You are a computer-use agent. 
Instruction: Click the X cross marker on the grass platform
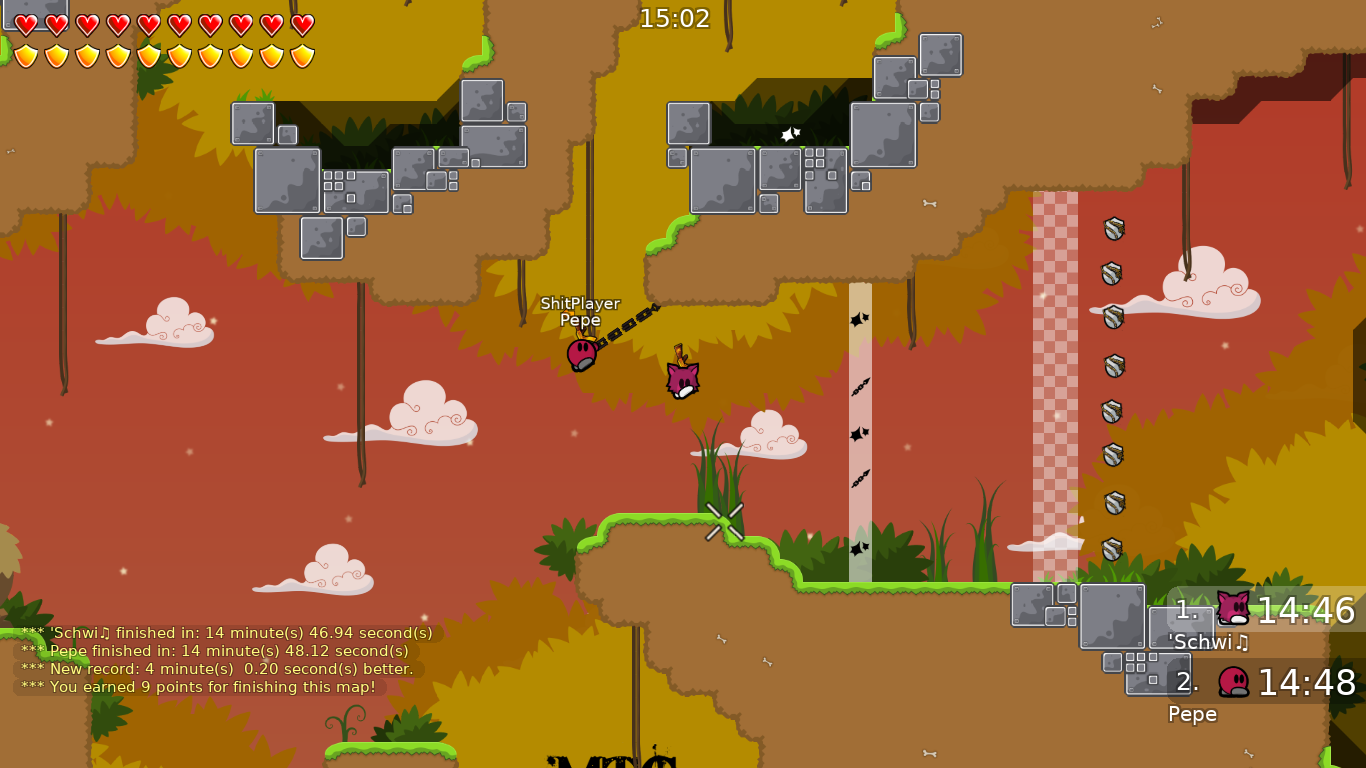pos(723,519)
